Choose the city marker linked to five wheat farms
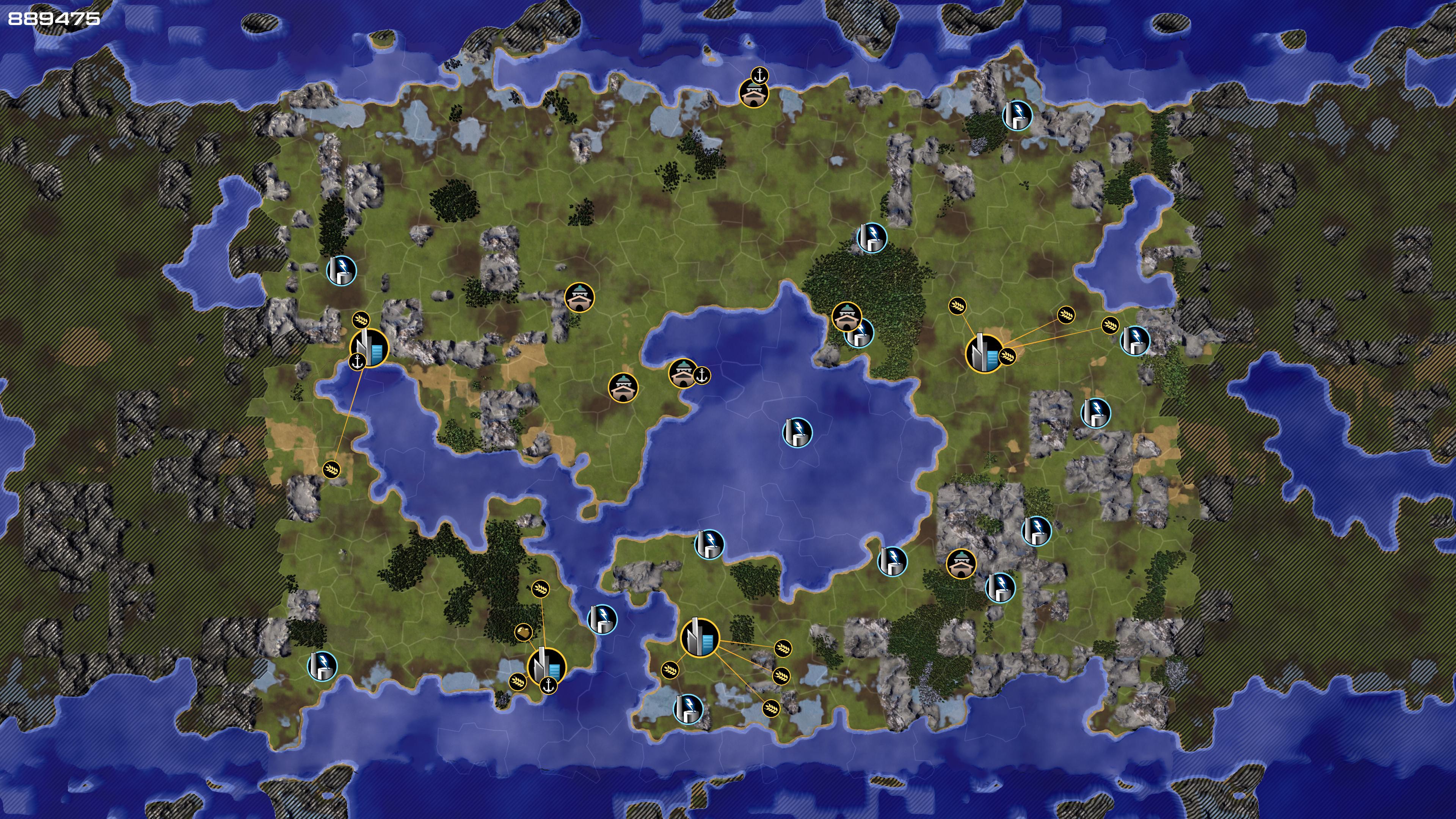 [x=700, y=637]
